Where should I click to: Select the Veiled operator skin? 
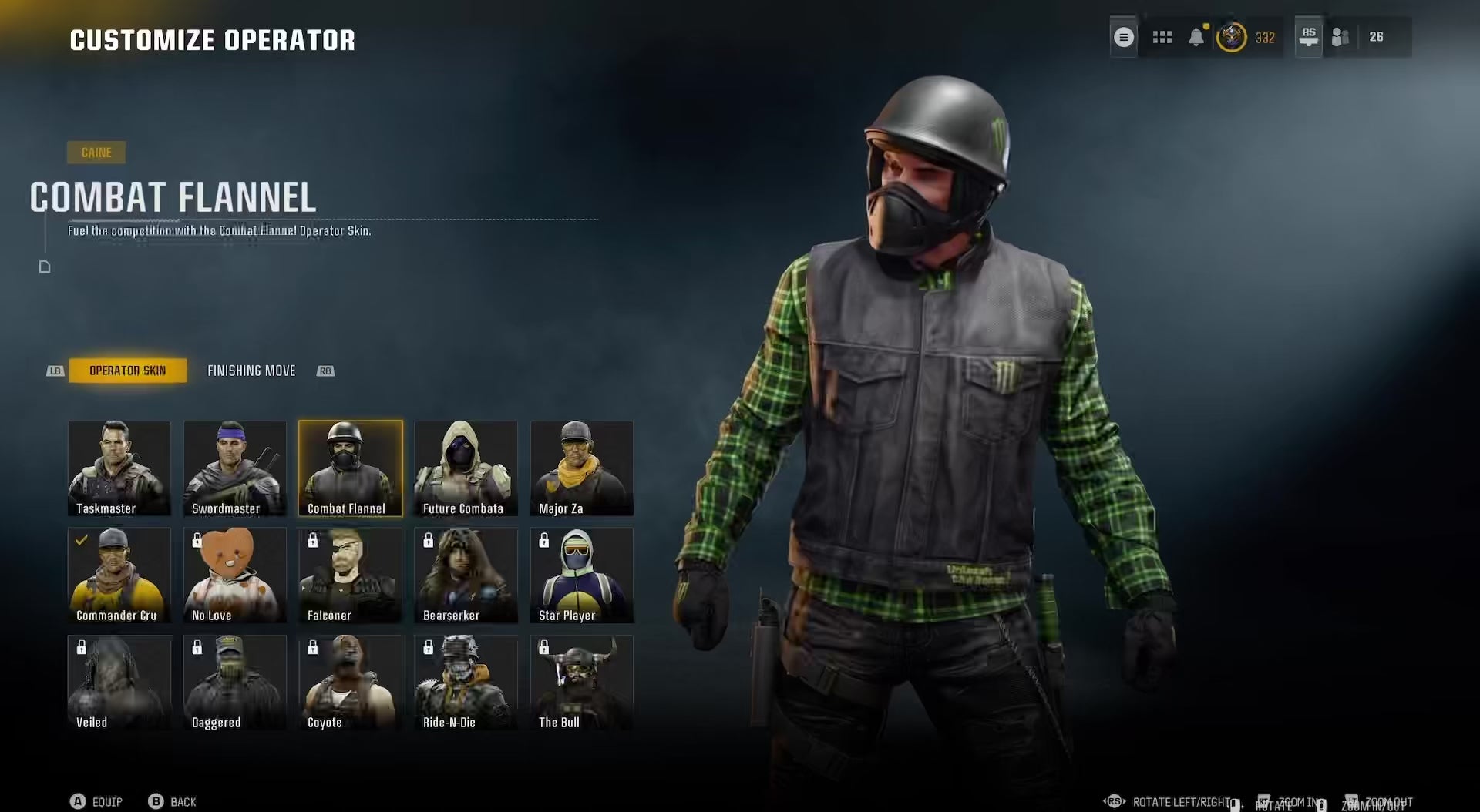coord(119,682)
